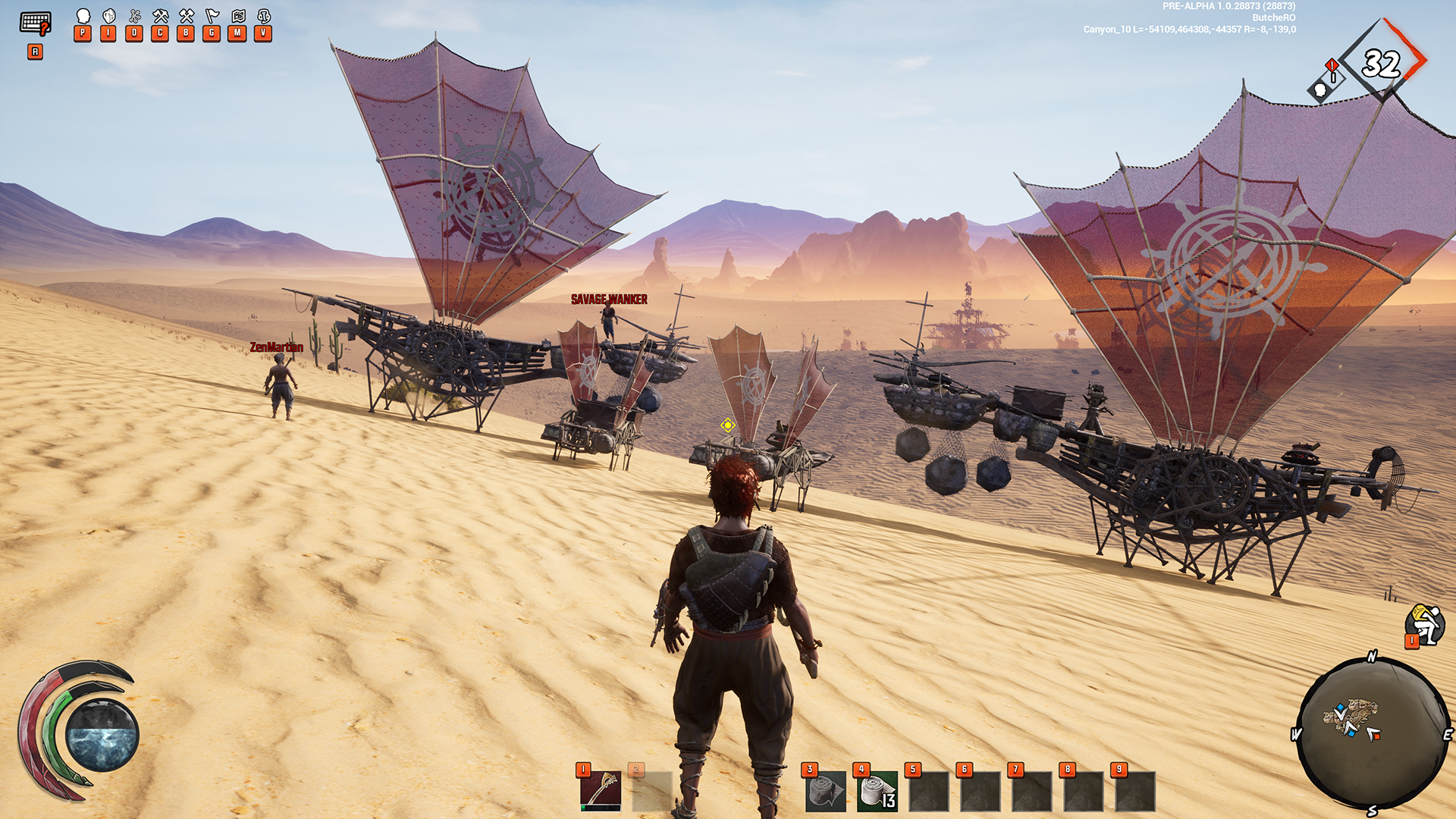Select the hand tool in hotbar slot 1
Viewport: 1456px width, 819px height.
[x=601, y=791]
